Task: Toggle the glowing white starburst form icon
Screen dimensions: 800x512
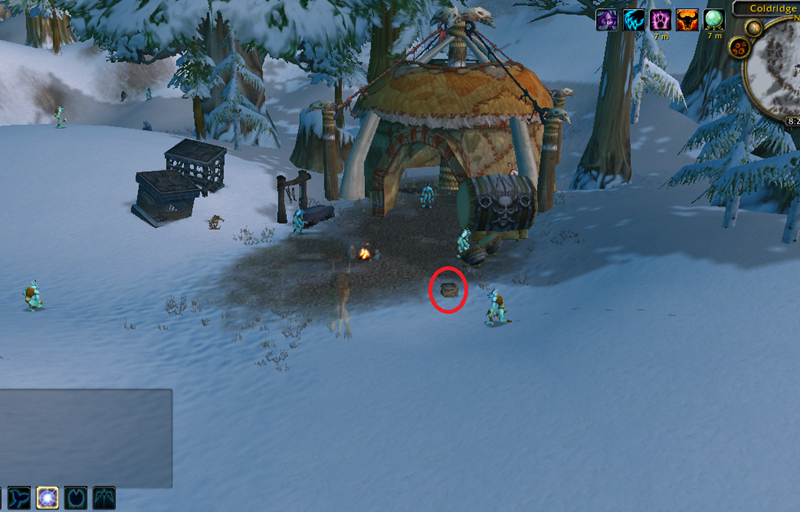Action: pos(47,498)
